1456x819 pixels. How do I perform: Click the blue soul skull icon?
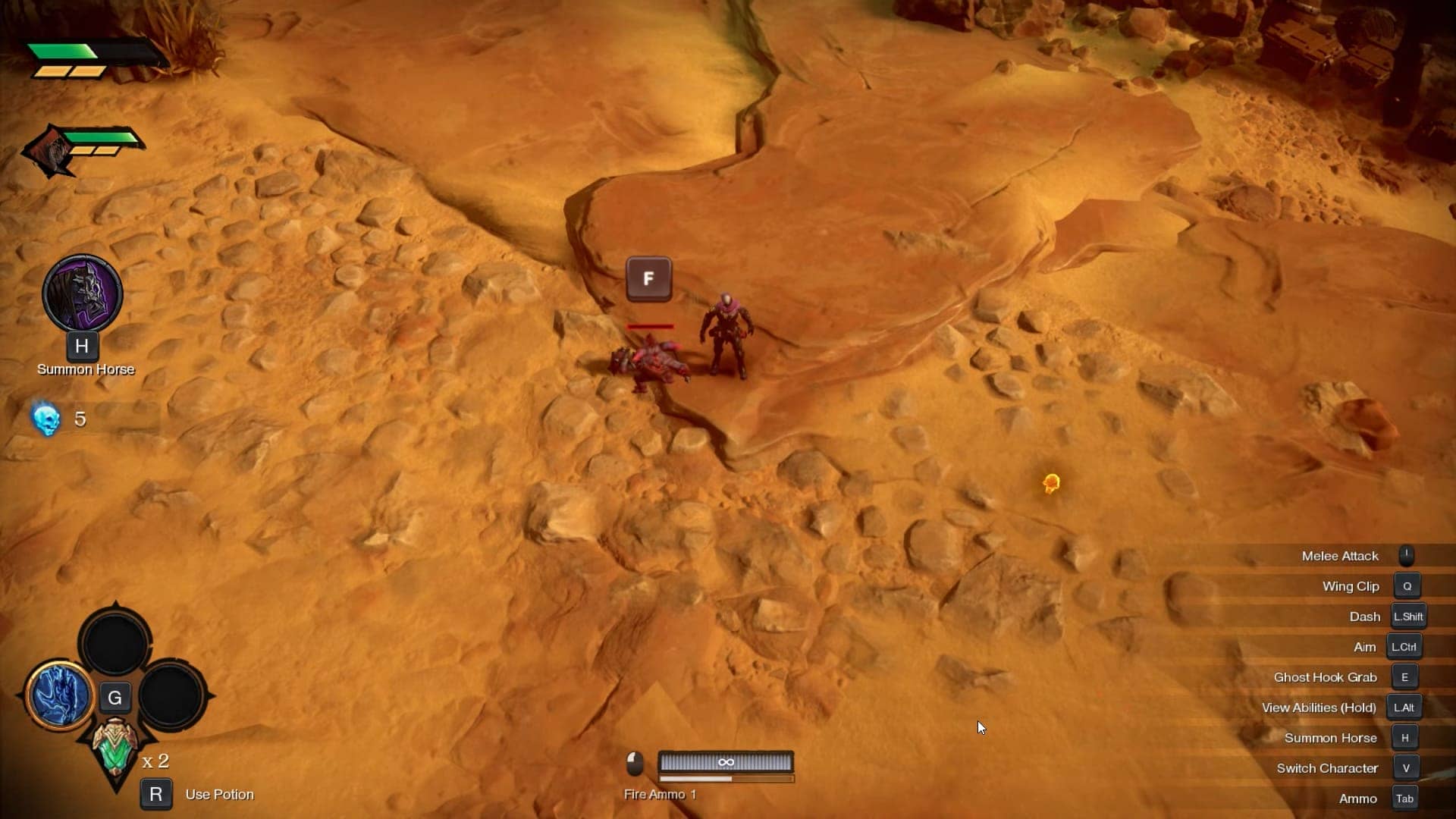point(46,419)
